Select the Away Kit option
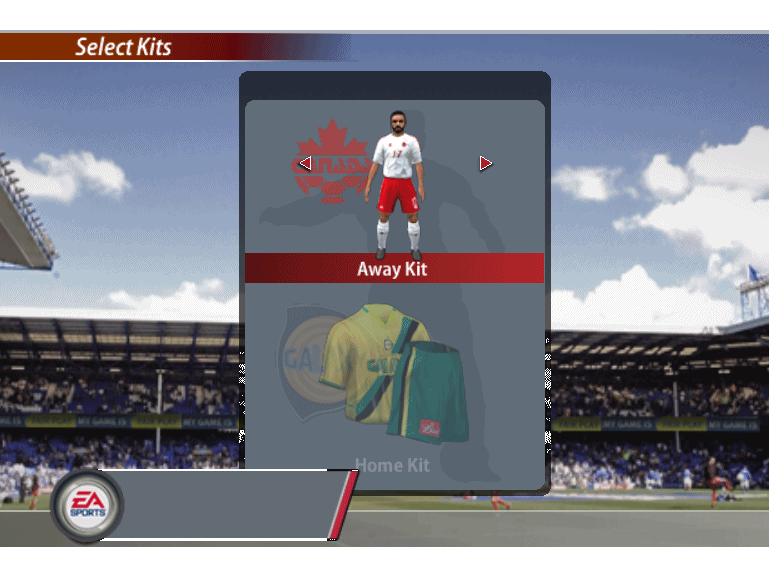This screenshot has width=769, height=568. coord(394,268)
